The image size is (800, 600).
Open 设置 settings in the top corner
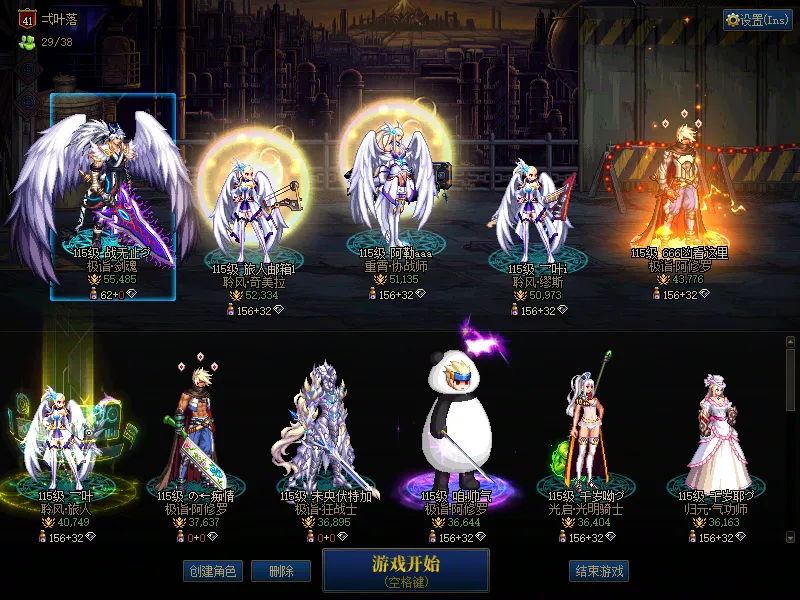pos(758,20)
